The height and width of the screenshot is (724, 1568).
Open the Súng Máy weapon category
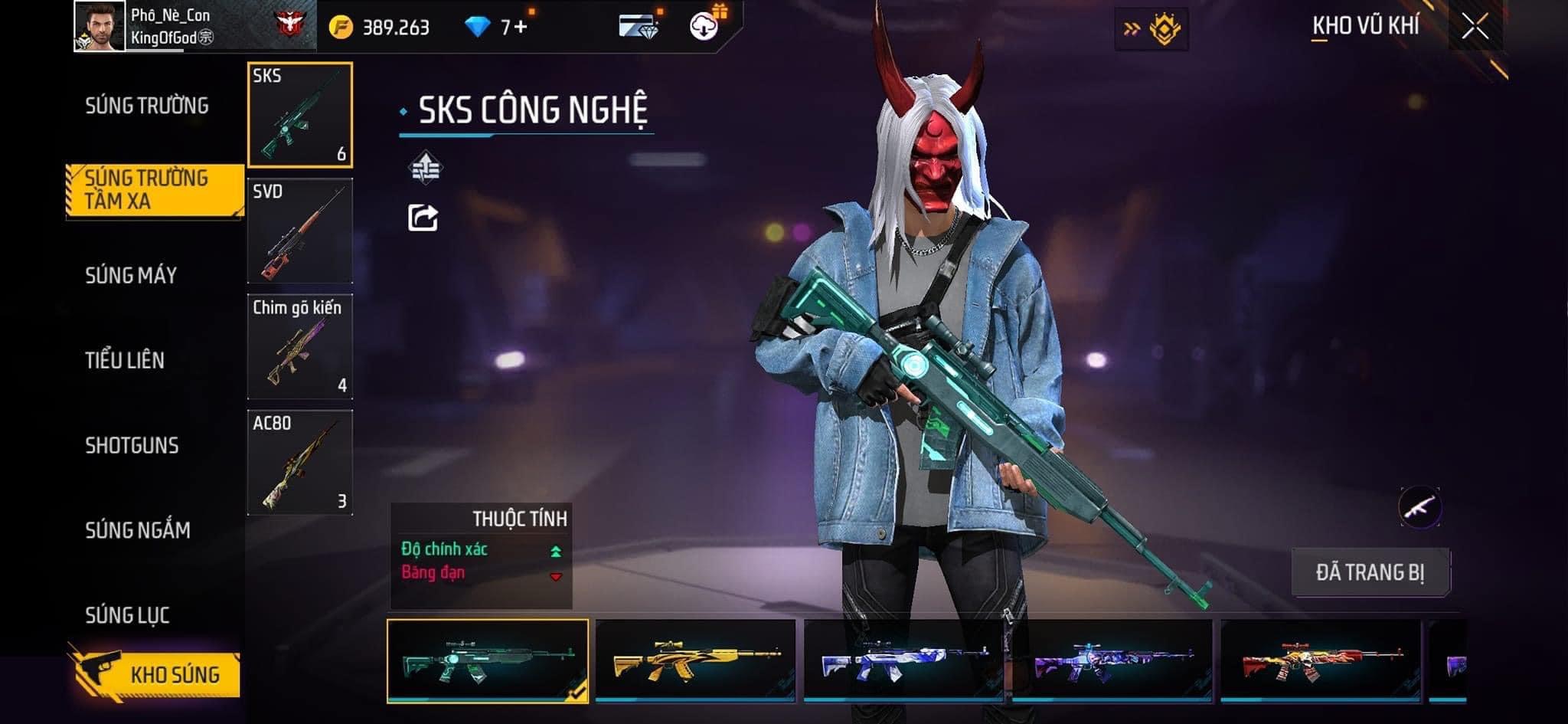tap(131, 276)
